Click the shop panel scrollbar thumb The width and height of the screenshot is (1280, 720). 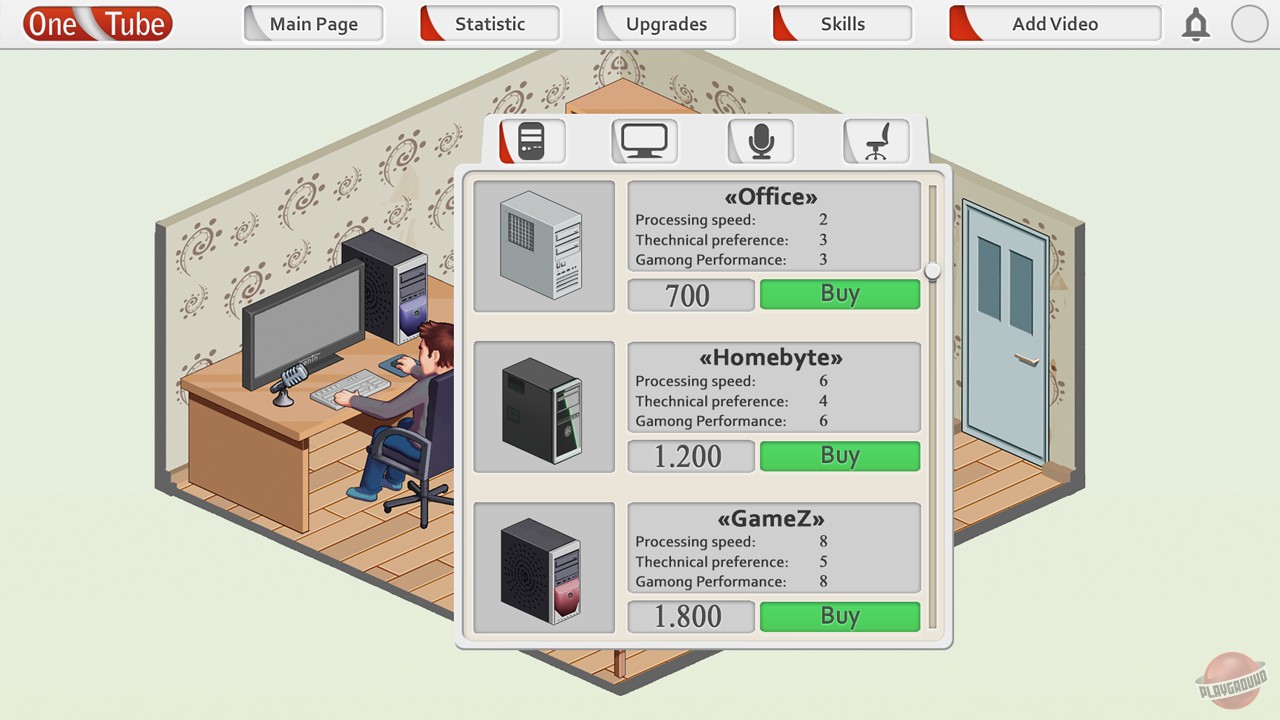point(932,270)
